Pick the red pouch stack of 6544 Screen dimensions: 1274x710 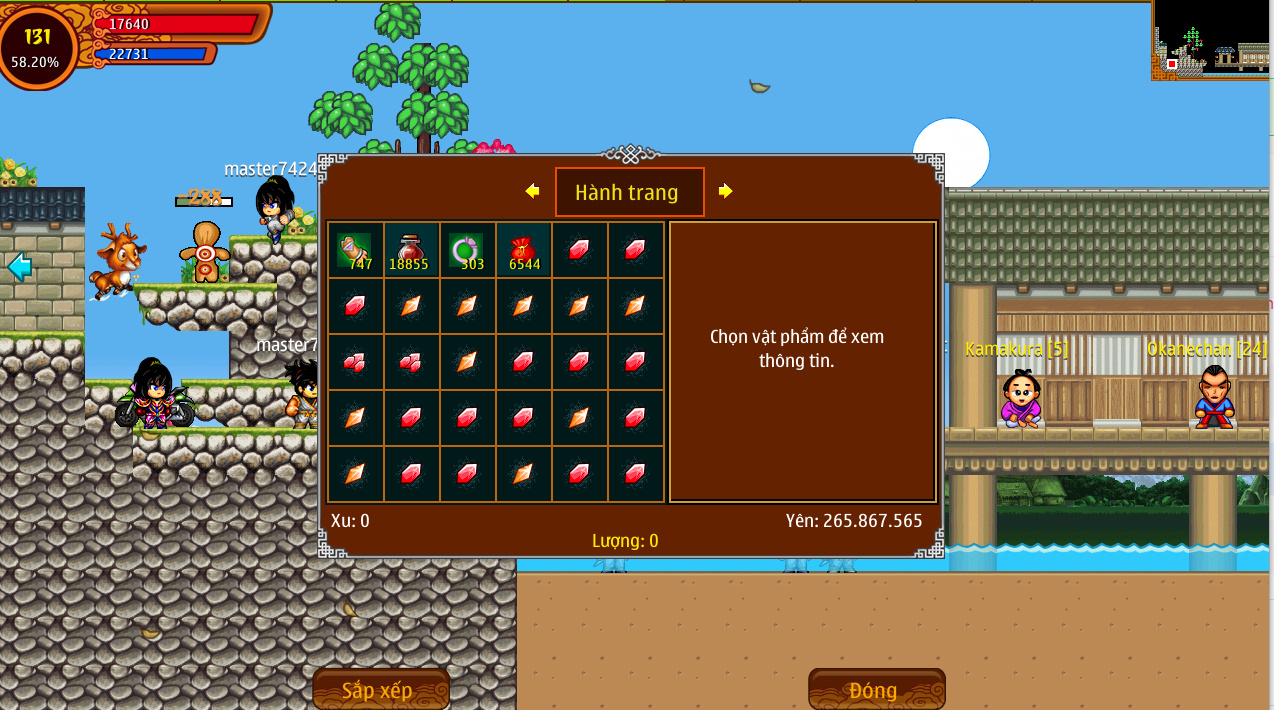pyautogui.click(x=523, y=250)
